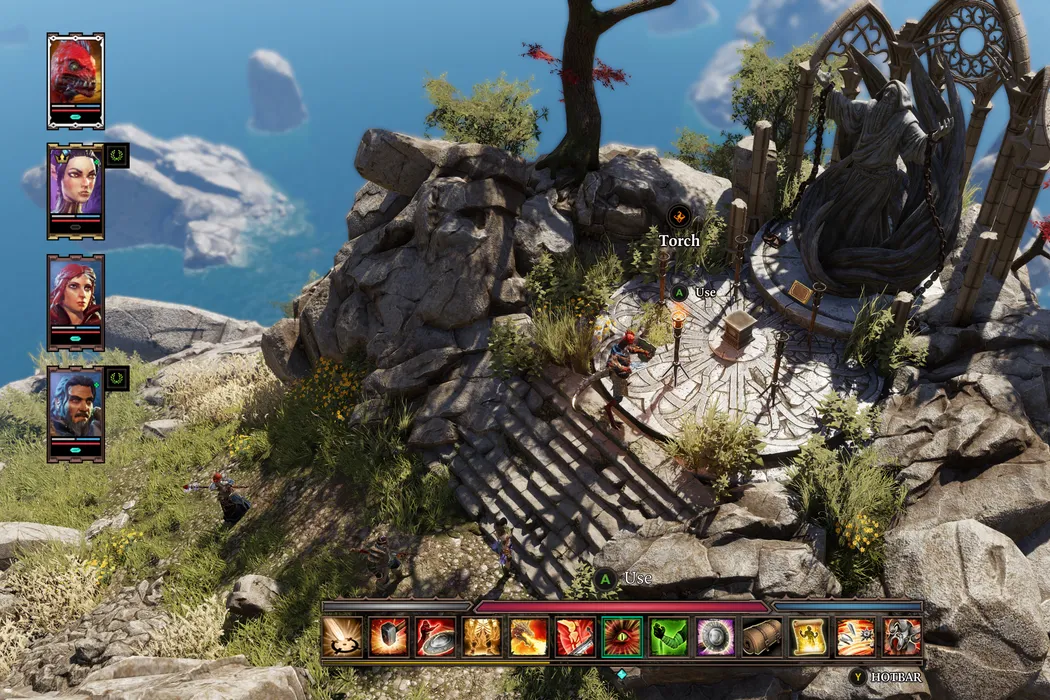Activate the spinning whirlwind attack skill
Viewport: 1050px width, 700px height.
coord(342,637)
